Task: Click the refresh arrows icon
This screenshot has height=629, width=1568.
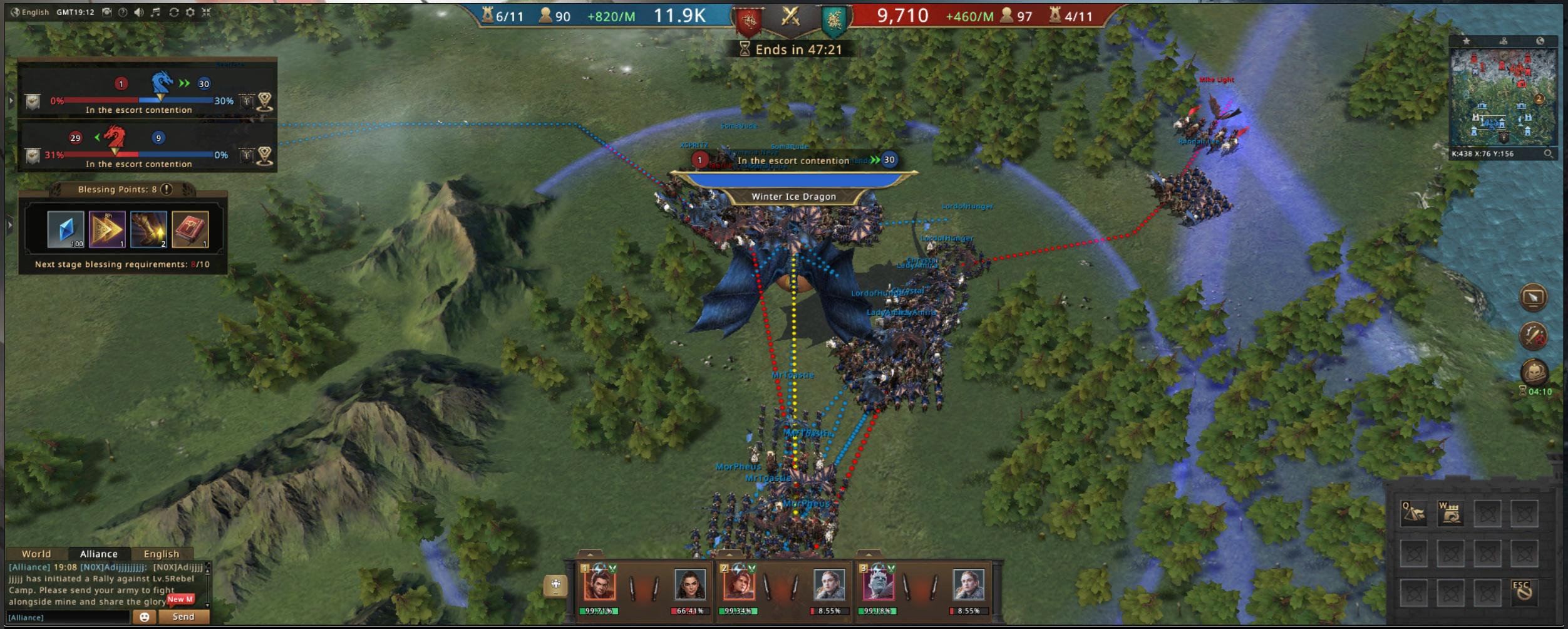Action: coord(173,12)
